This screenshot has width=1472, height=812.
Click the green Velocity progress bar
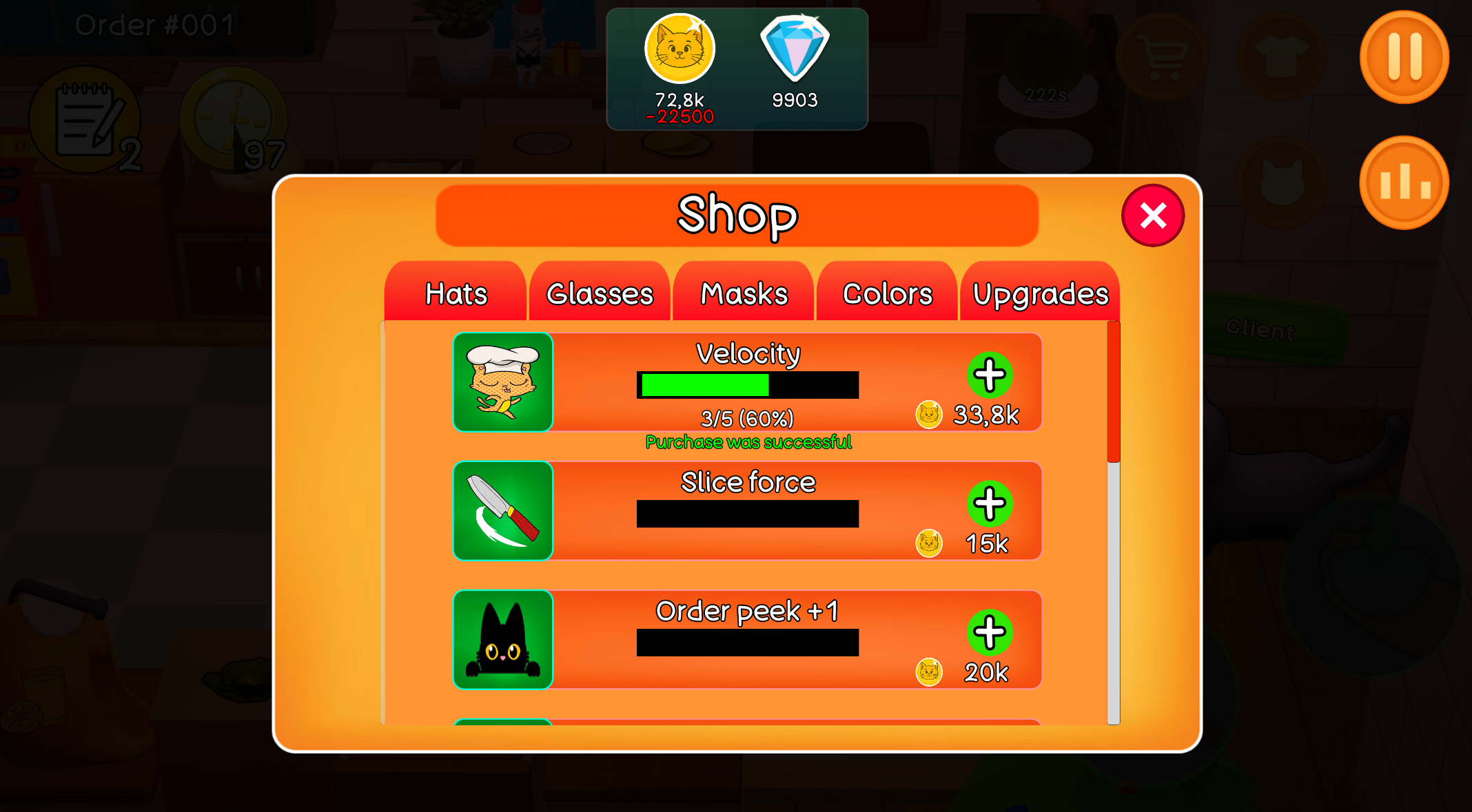pyautogui.click(x=703, y=386)
